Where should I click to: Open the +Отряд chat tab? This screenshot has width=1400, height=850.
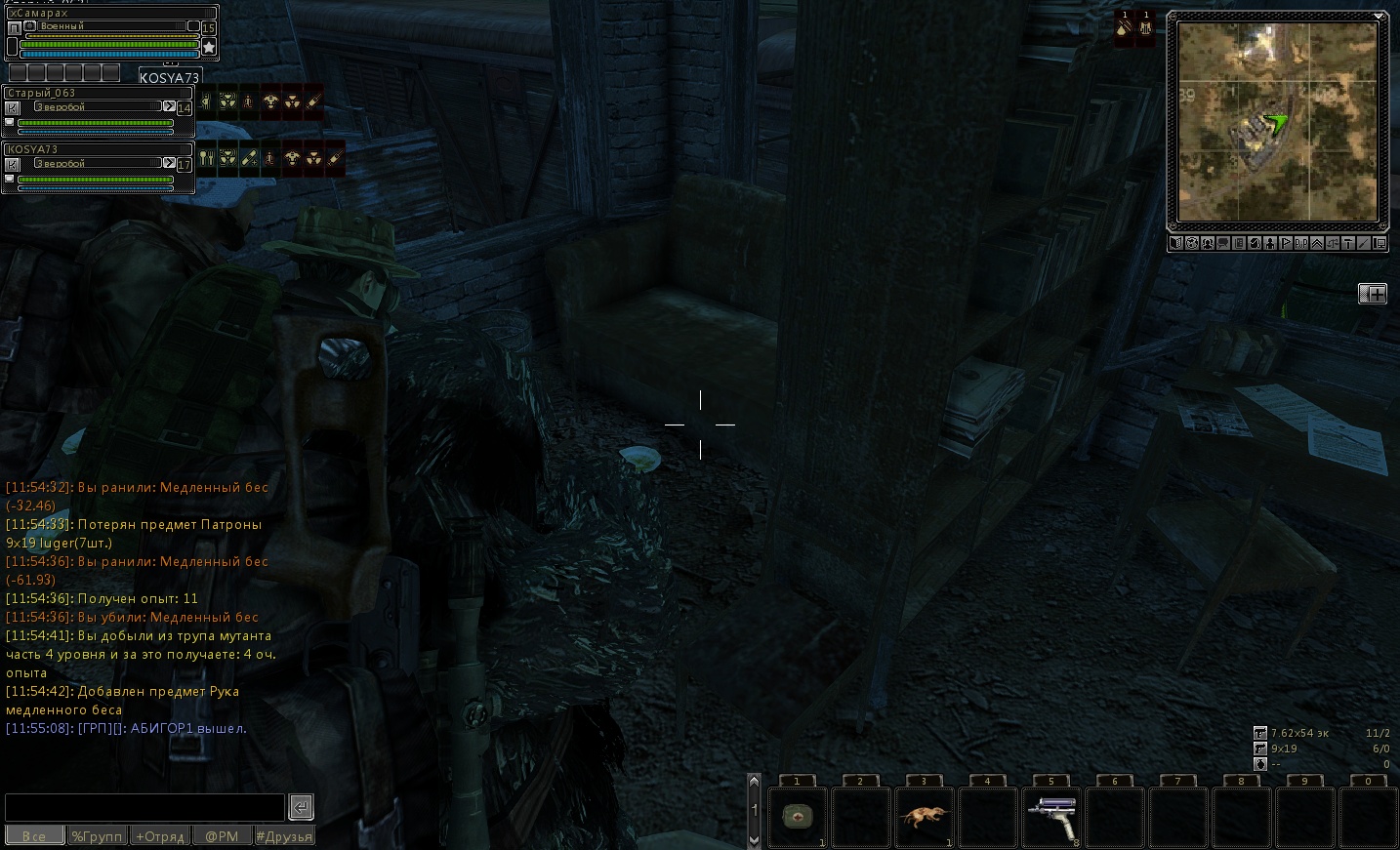pos(160,836)
